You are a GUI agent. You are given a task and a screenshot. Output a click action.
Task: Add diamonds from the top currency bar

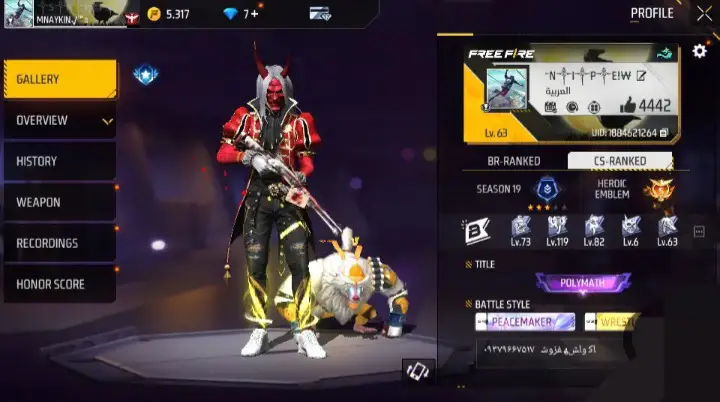[x=256, y=14]
